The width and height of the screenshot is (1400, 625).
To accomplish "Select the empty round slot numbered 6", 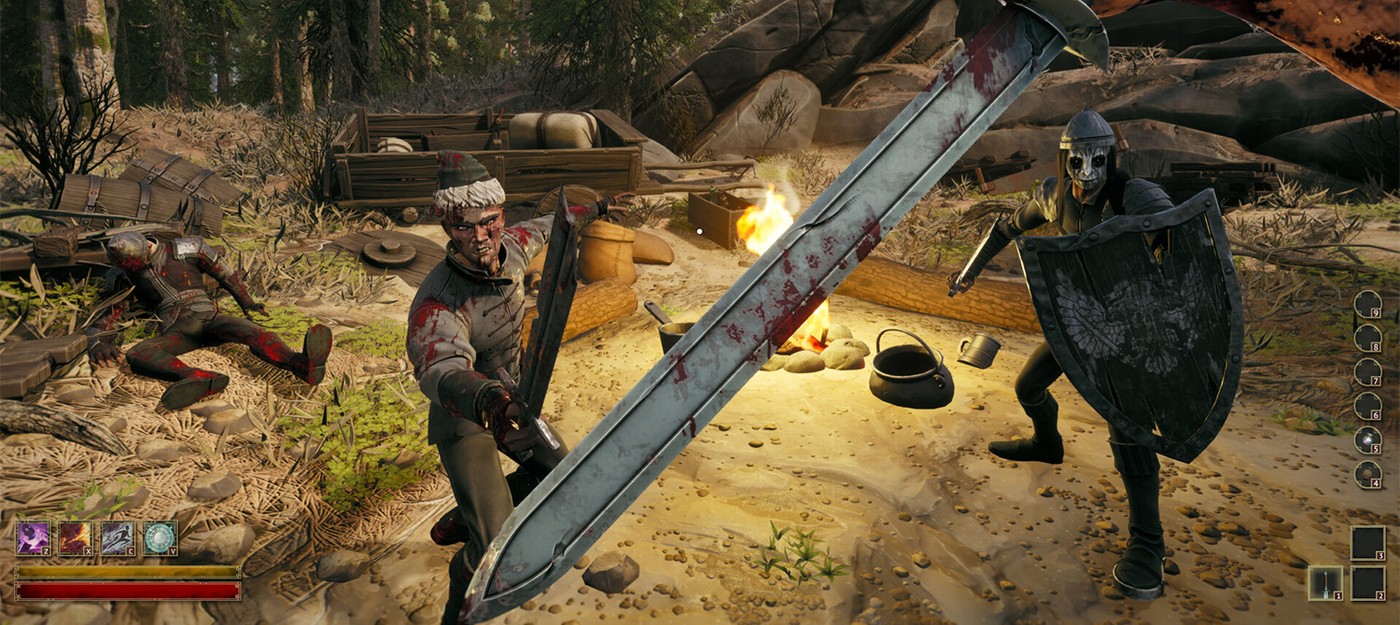I will coord(1367,405).
